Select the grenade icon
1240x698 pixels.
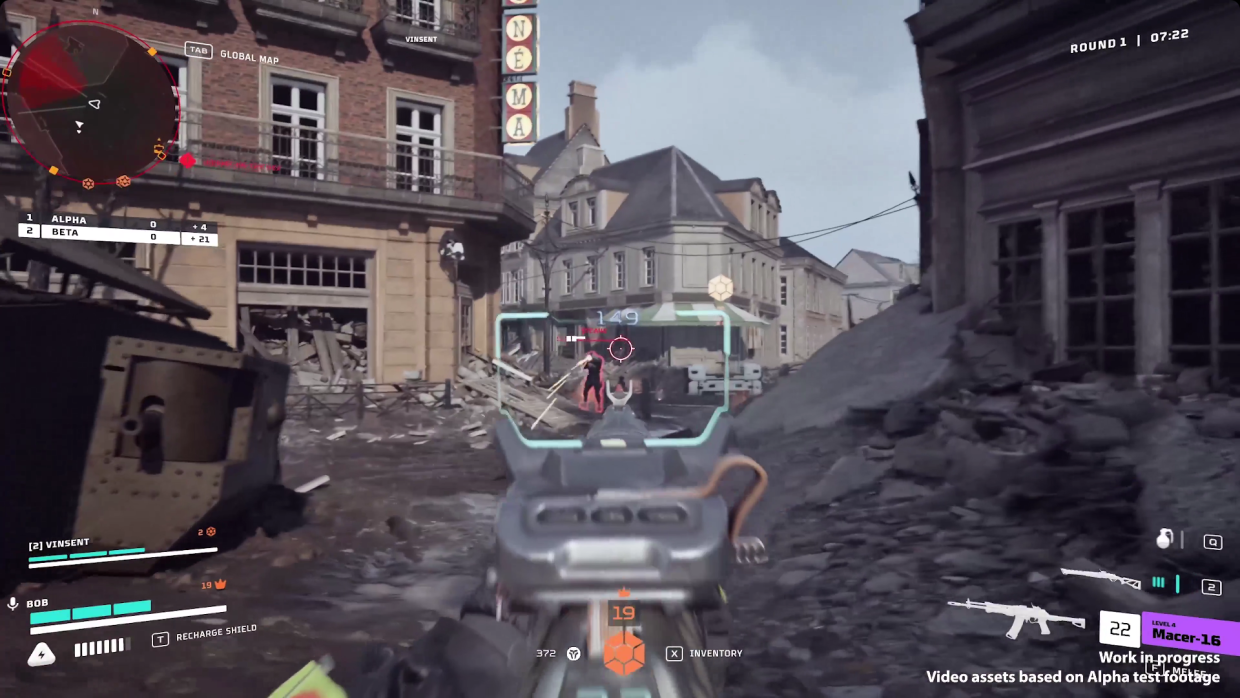1164,539
